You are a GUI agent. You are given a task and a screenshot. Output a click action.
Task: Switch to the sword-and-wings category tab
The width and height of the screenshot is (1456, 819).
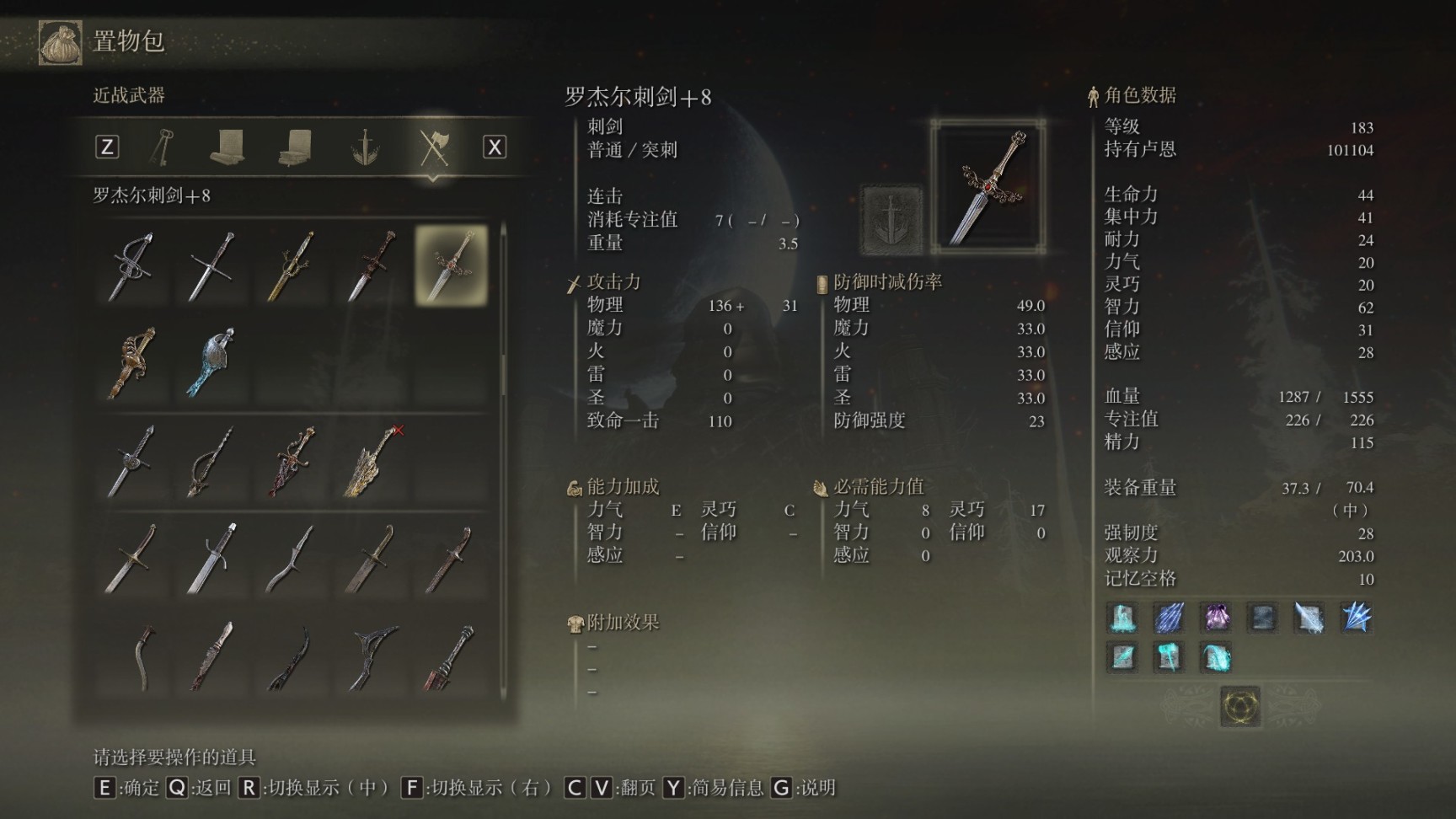(365, 147)
